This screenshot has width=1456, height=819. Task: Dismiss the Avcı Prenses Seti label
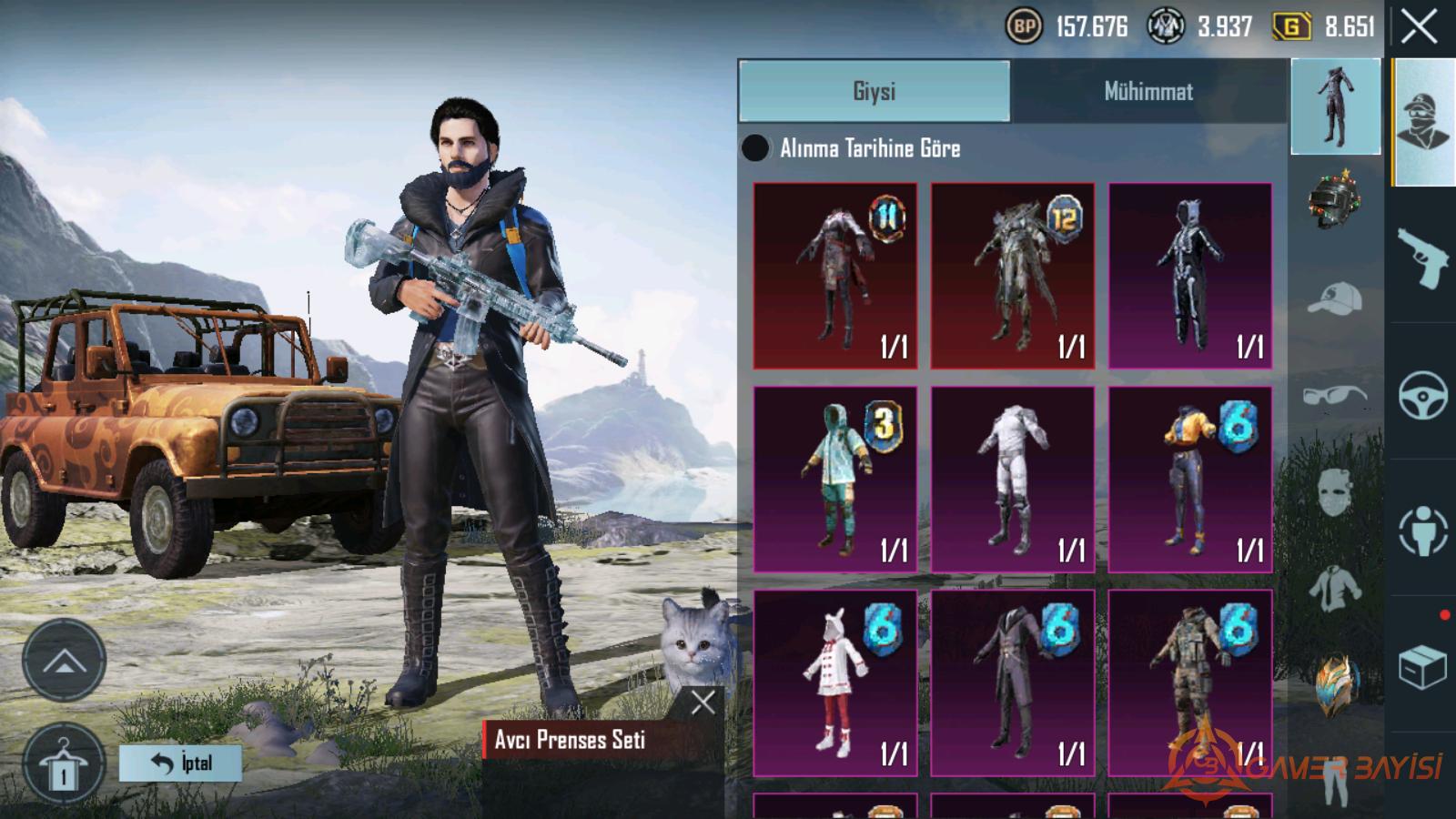tap(703, 702)
